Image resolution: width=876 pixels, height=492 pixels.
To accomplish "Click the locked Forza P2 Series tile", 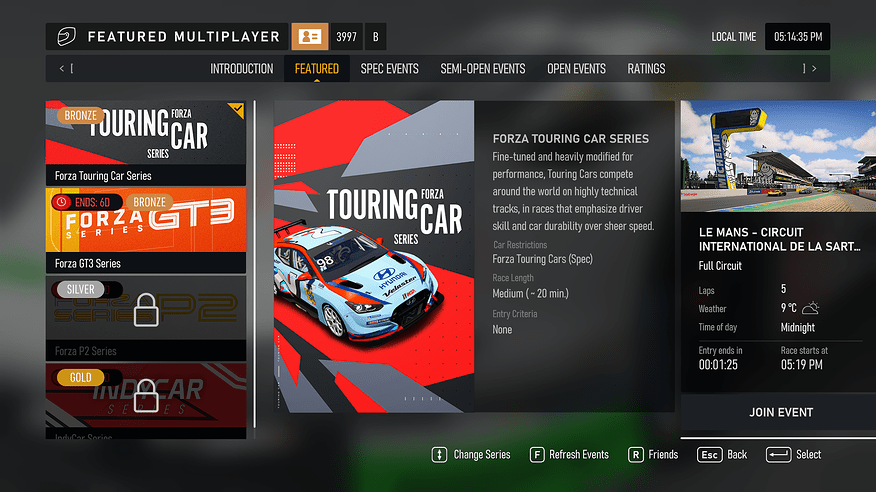I will point(146,318).
